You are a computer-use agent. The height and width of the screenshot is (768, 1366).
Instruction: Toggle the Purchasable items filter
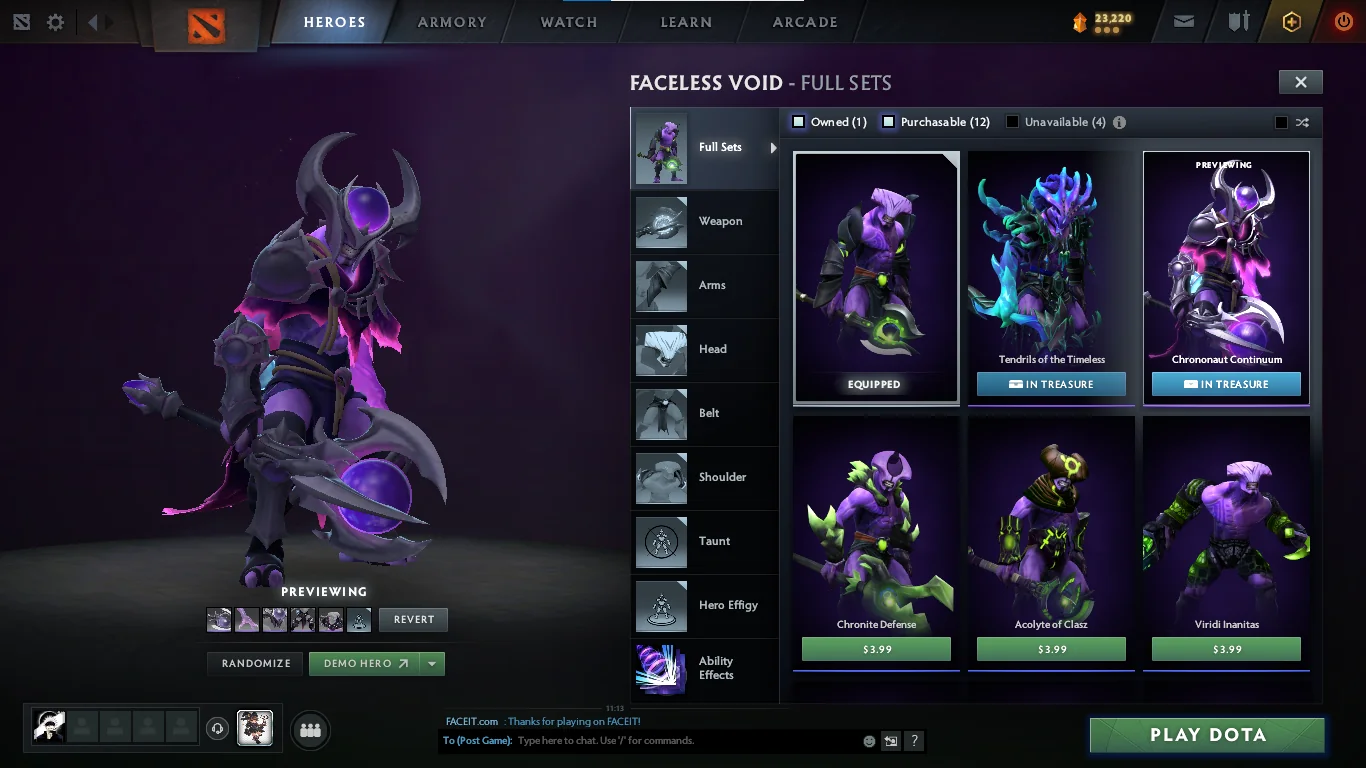888,122
